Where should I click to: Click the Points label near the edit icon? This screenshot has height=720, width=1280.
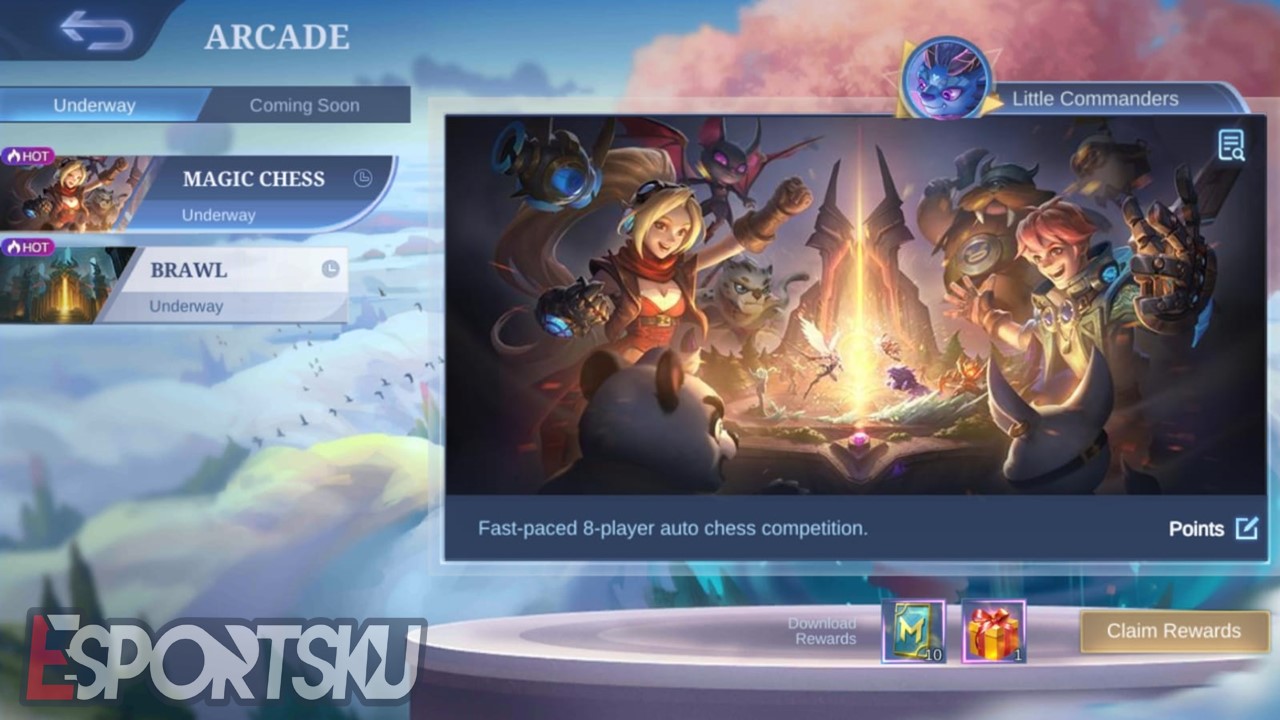(x=1199, y=528)
